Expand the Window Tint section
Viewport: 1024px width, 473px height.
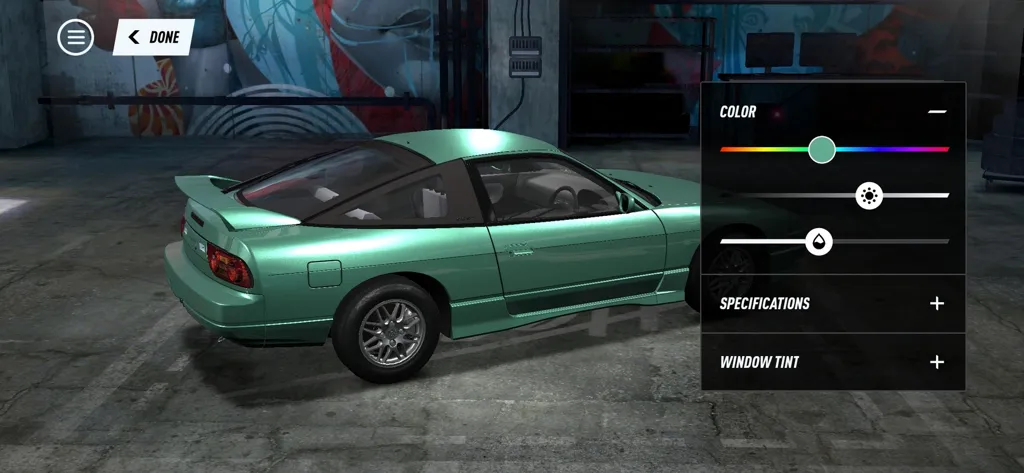(936, 362)
